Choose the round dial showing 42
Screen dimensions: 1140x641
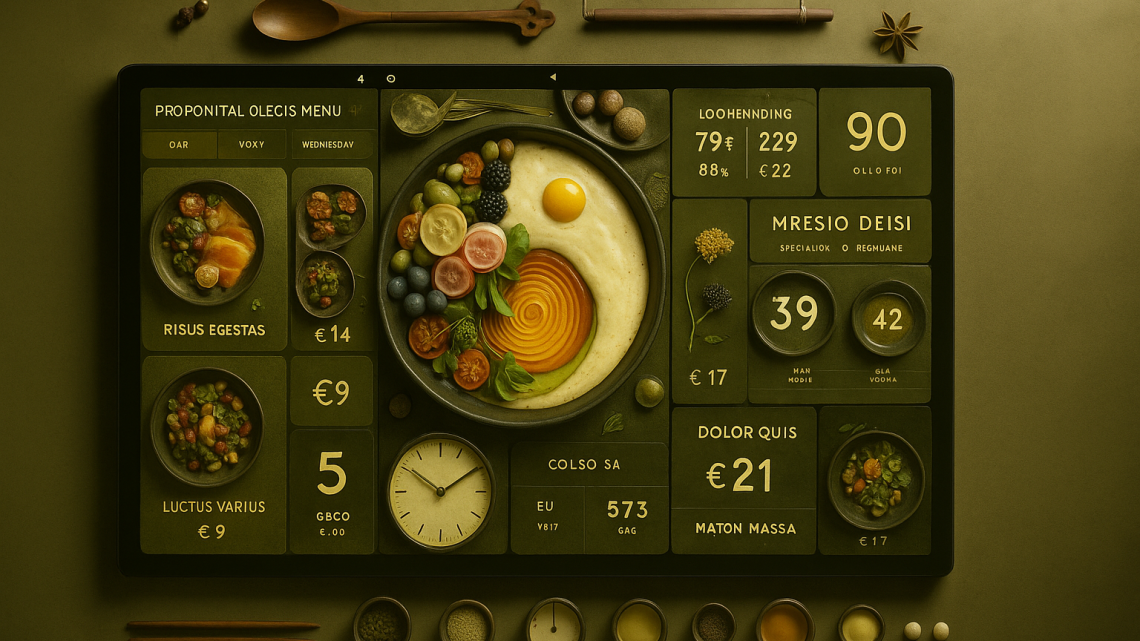tap(888, 319)
